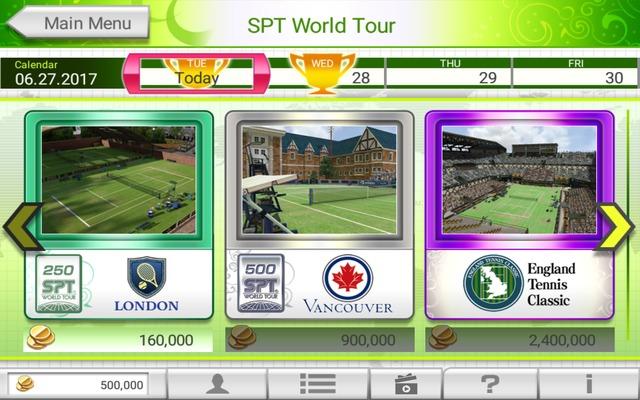Select Today (Tuesday) on the calendar
The height and width of the screenshot is (400, 640).
196,73
